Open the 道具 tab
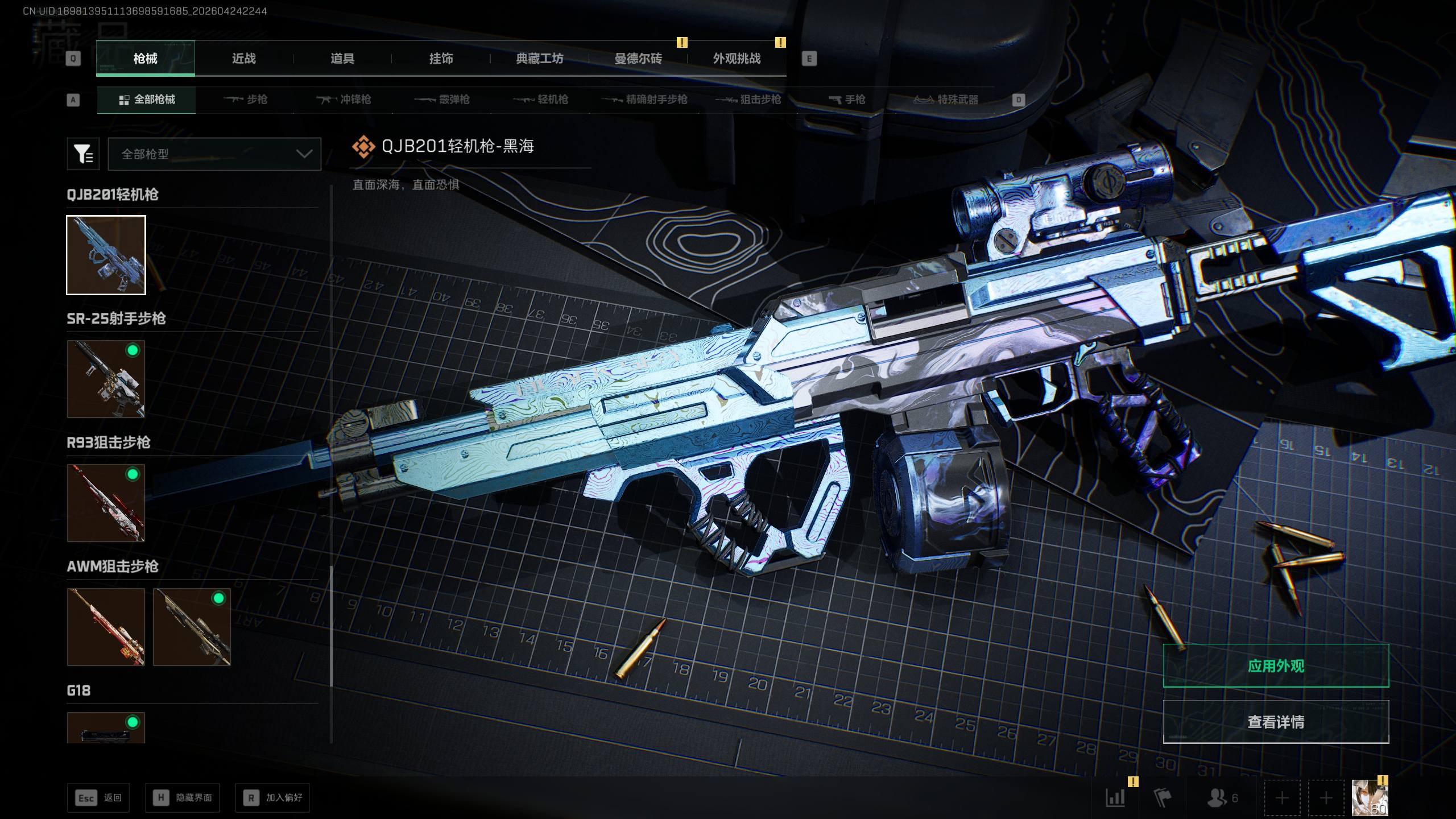The image size is (1456, 819). coord(342,59)
